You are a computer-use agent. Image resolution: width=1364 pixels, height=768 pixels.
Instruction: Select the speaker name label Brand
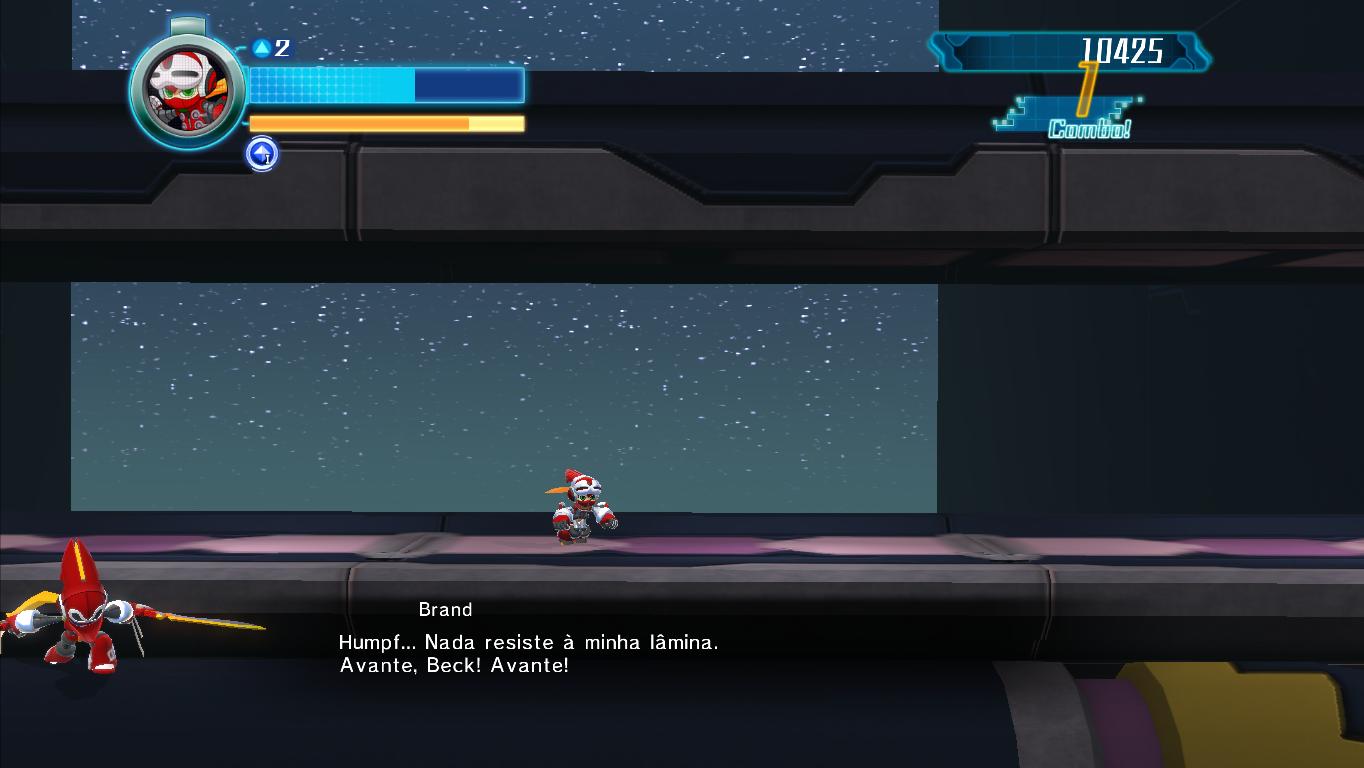tap(446, 609)
